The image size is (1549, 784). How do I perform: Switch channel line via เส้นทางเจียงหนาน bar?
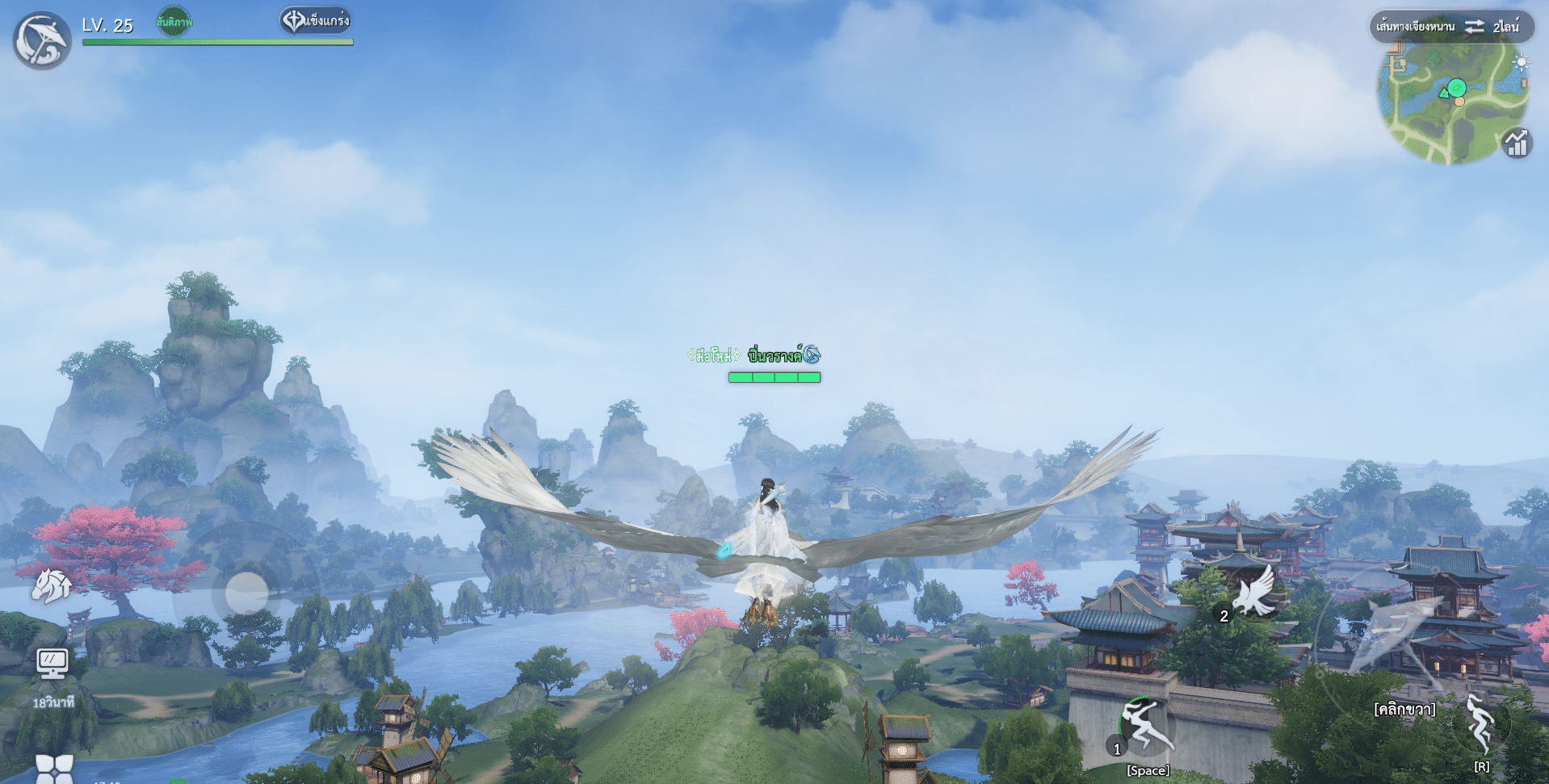[1451, 27]
